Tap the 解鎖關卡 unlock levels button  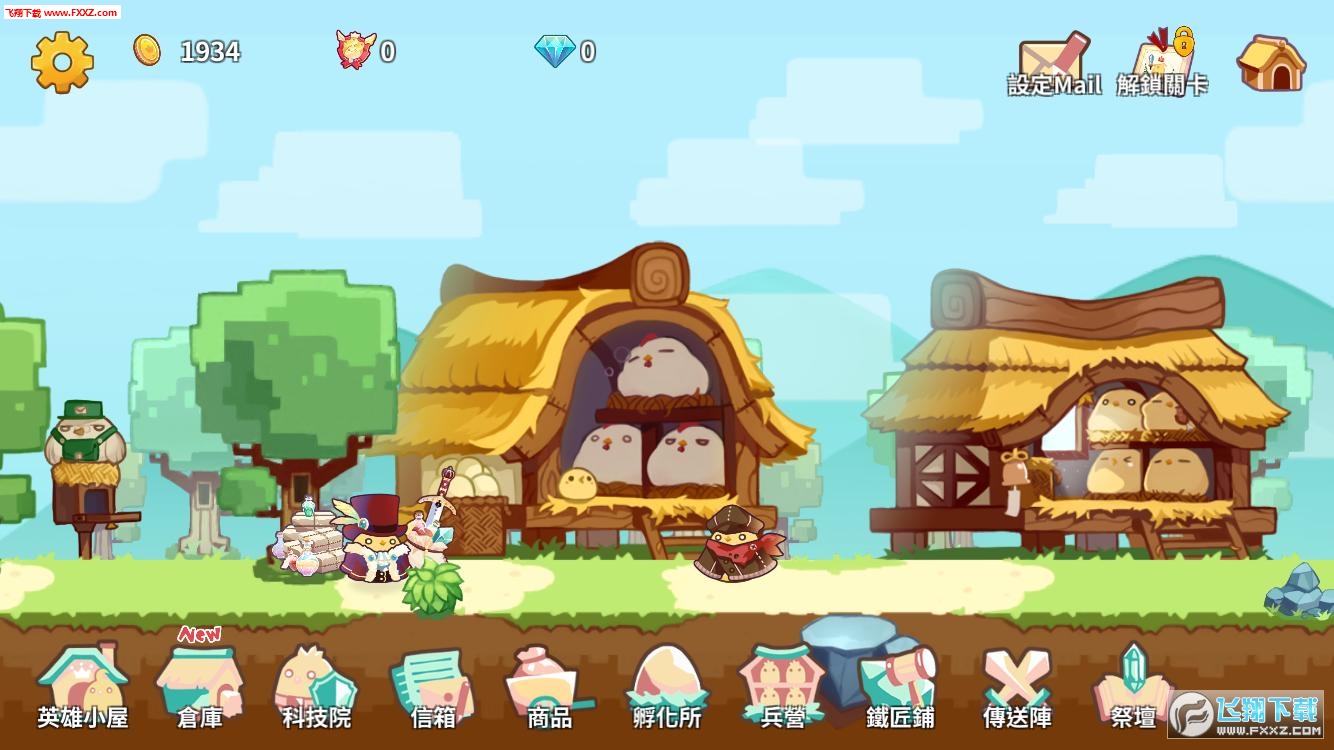tap(1162, 66)
